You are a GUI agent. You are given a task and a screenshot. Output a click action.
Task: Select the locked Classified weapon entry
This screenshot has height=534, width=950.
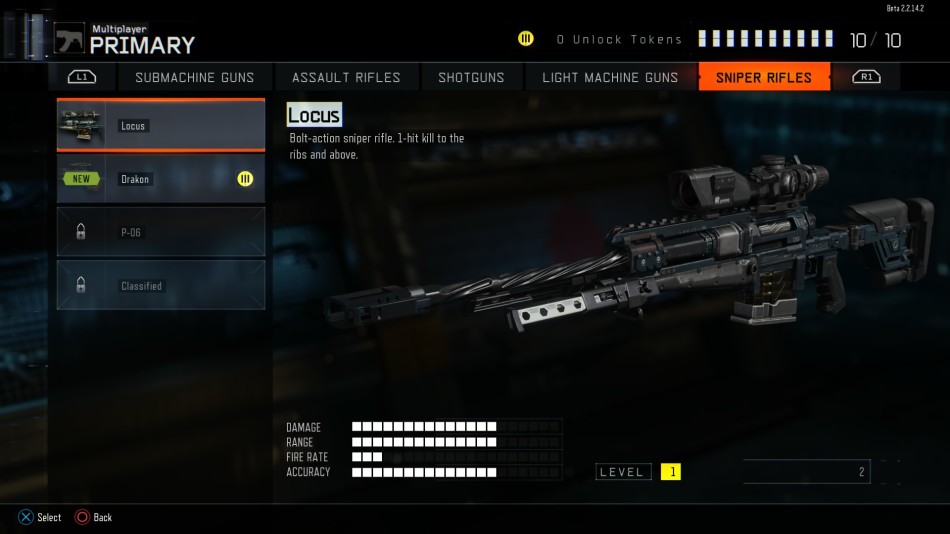coord(161,285)
